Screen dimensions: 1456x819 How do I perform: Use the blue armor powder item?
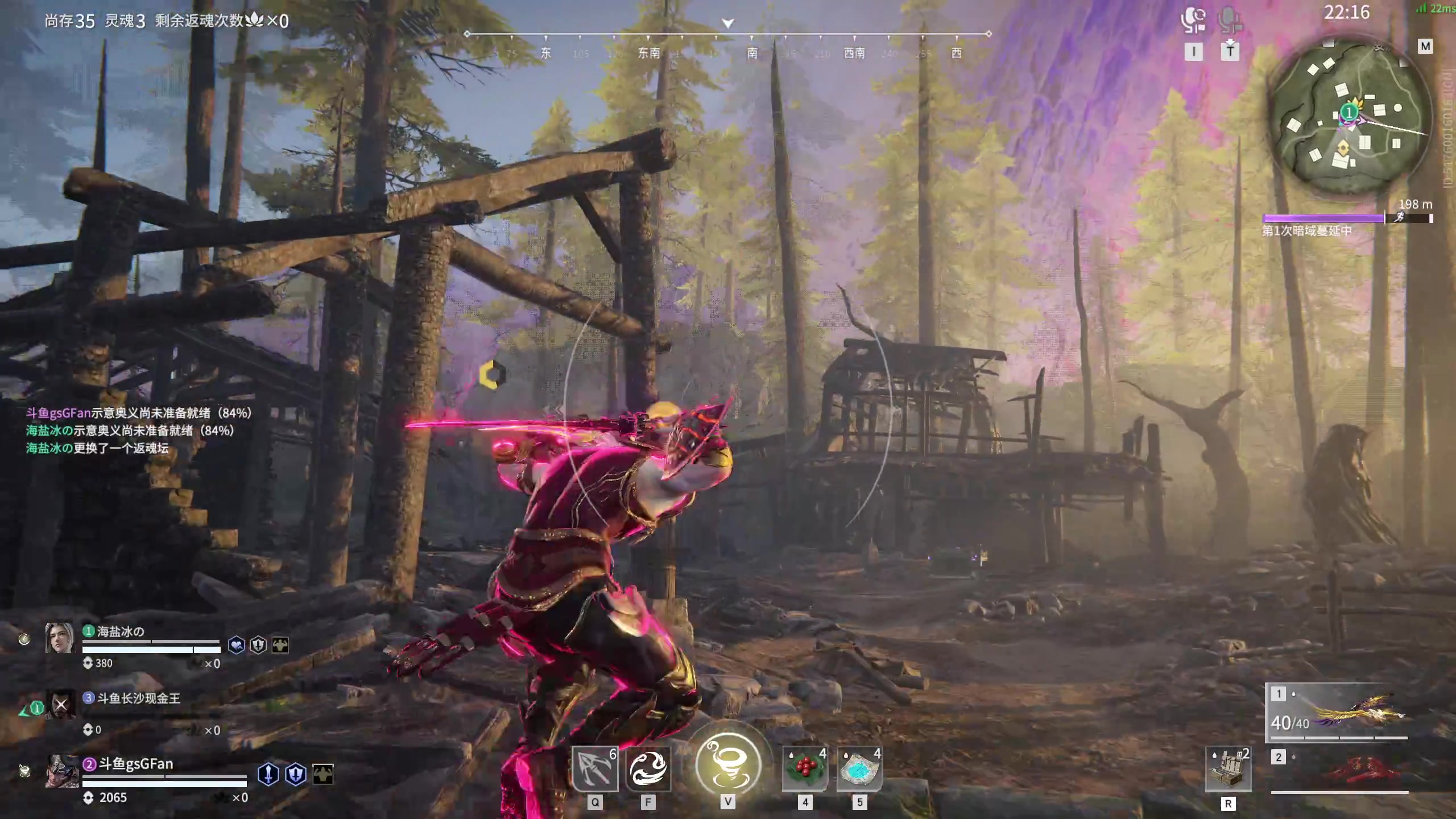coord(859,769)
